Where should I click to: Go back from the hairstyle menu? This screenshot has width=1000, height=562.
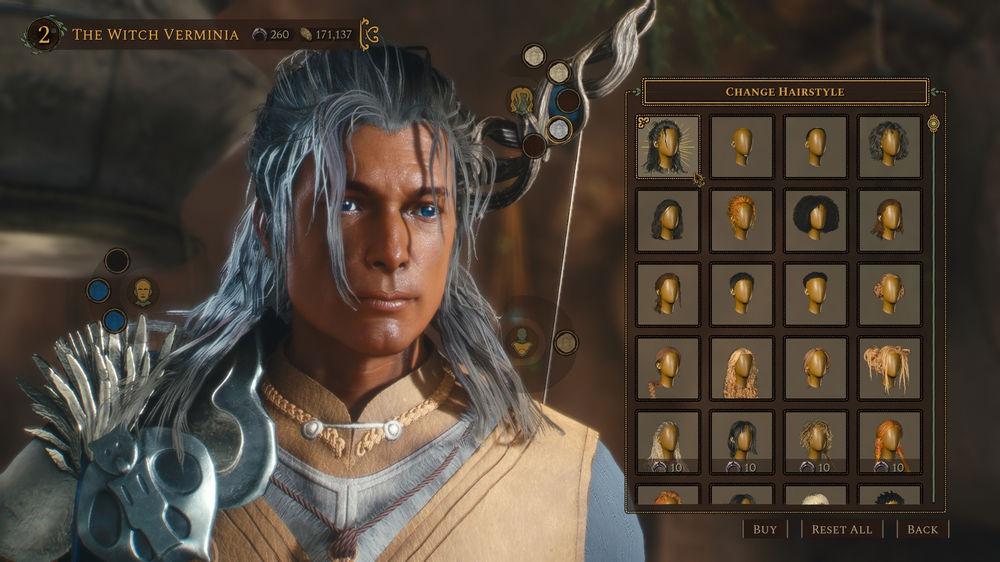click(x=922, y=529)
